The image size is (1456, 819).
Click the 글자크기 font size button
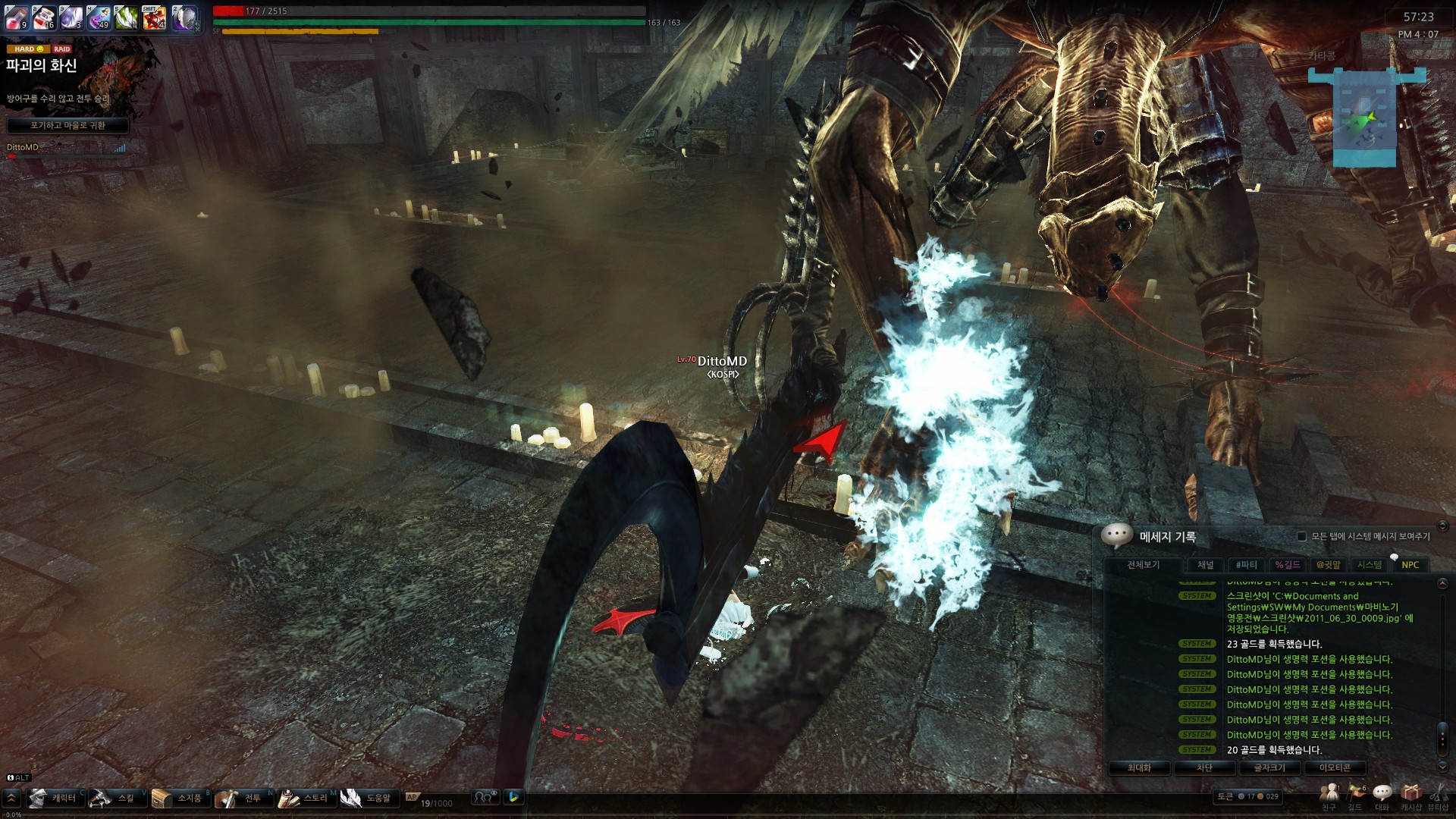coord(1269,767)
